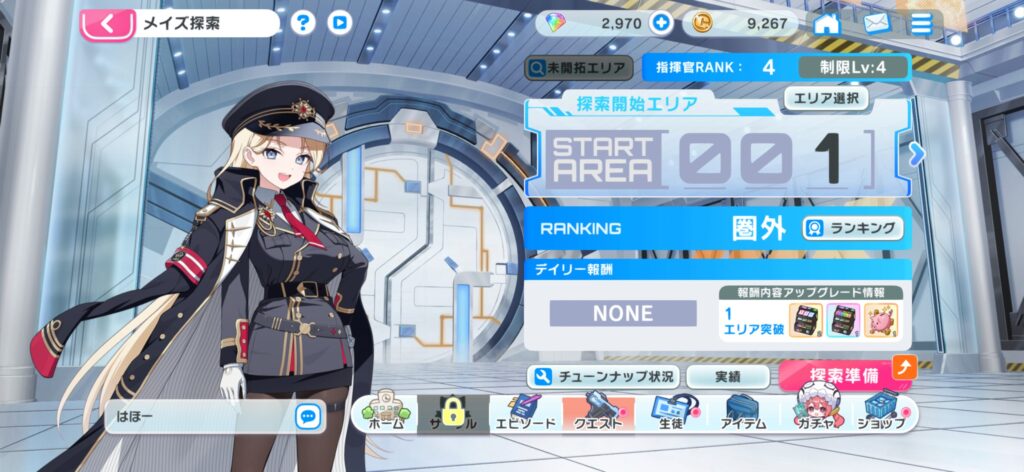Open the question mark help button
Screen dimensions: 1024x472
pyautogui.click(x=303, y=23)
